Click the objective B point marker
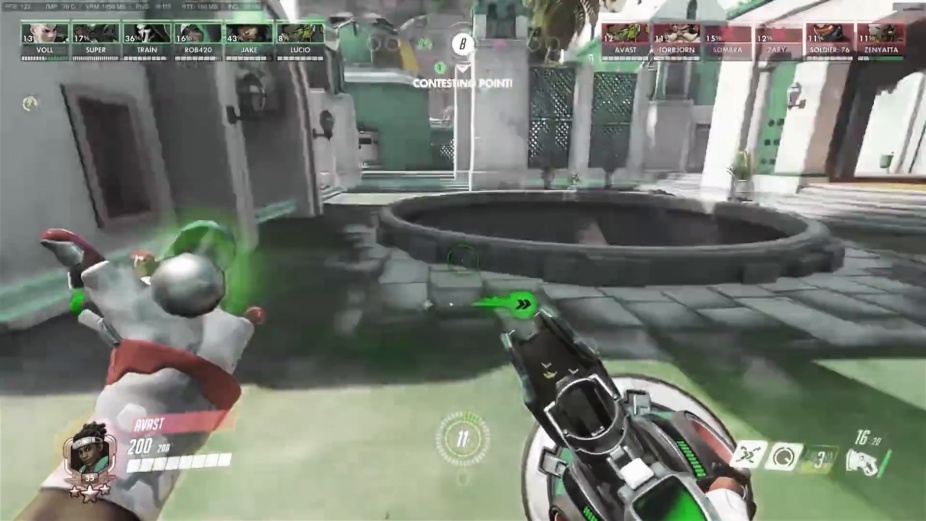Screen dimensions: 926x521 (x=462, y=44)
